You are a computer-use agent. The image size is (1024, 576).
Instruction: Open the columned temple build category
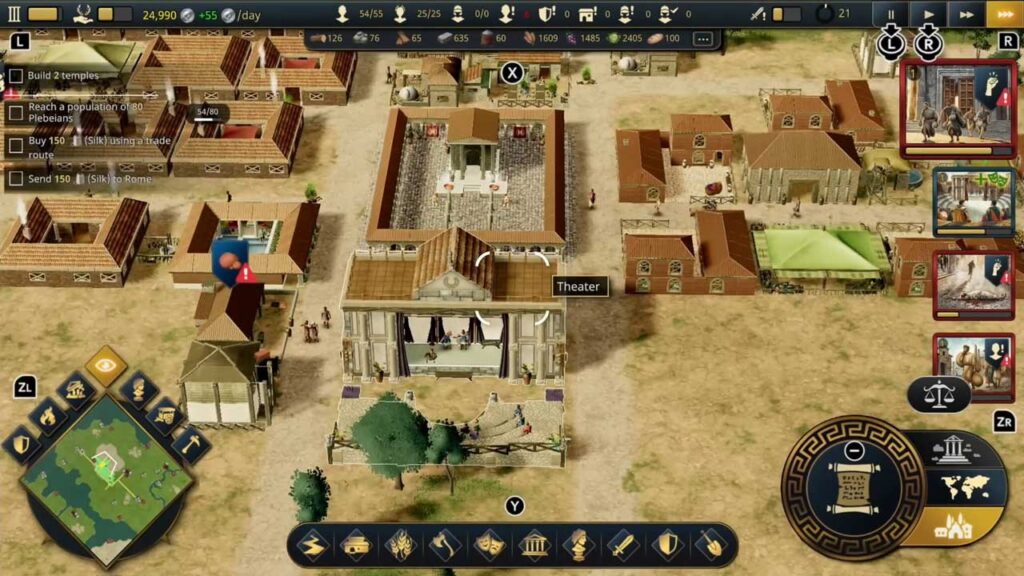coord(534,545)
